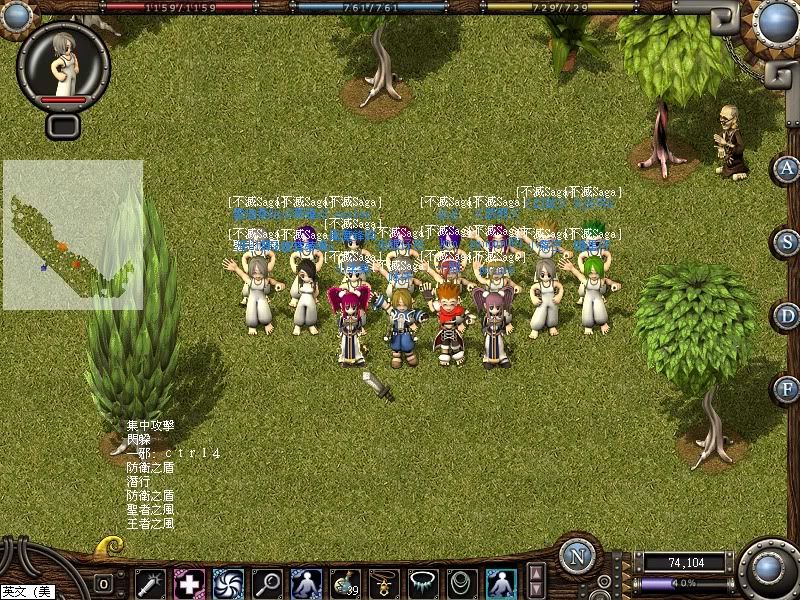
Task: Activate the highlighted cyan-framed figure skill
Action: point(501,583)
